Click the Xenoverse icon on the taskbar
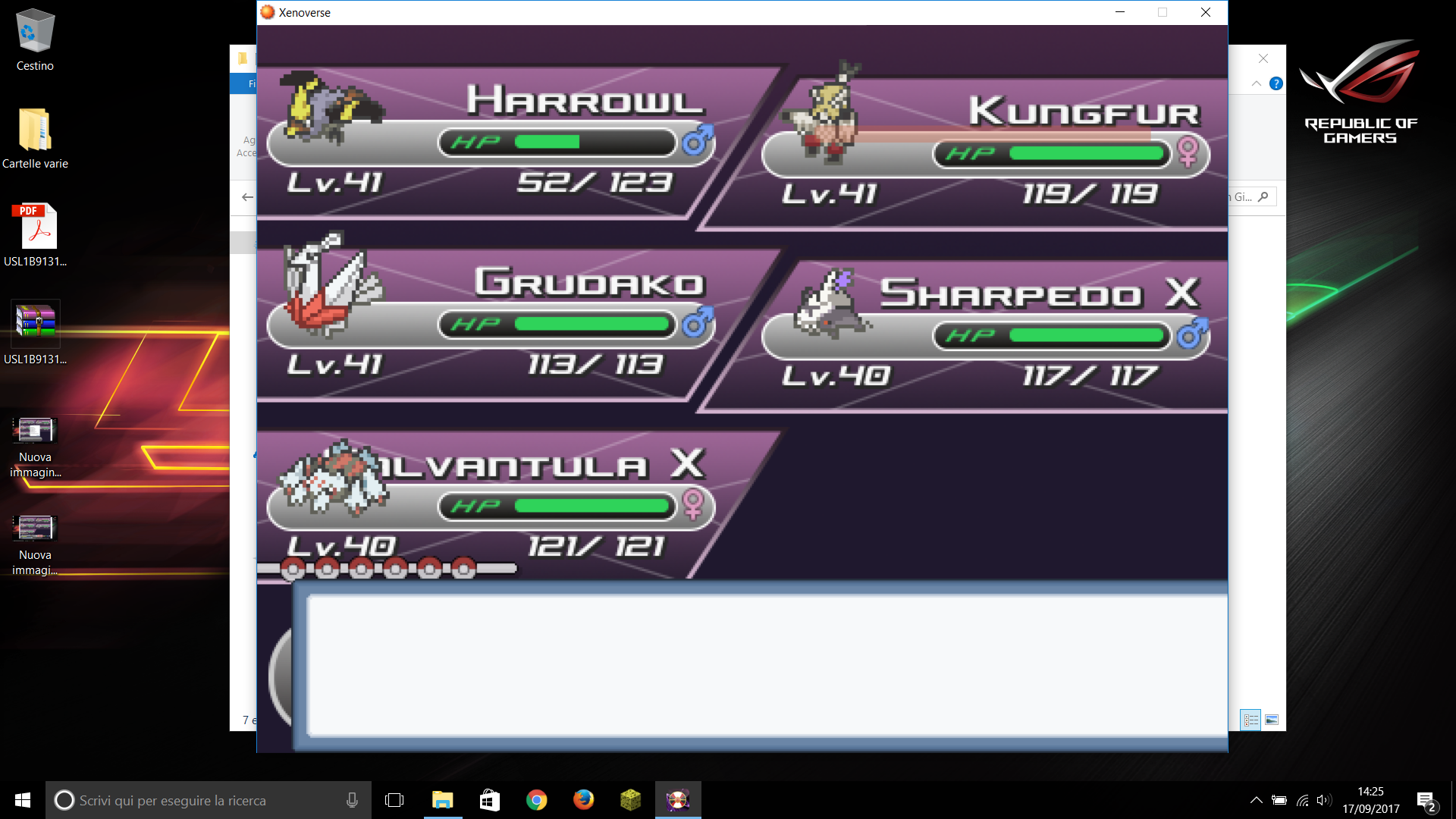 coord(678,800)
